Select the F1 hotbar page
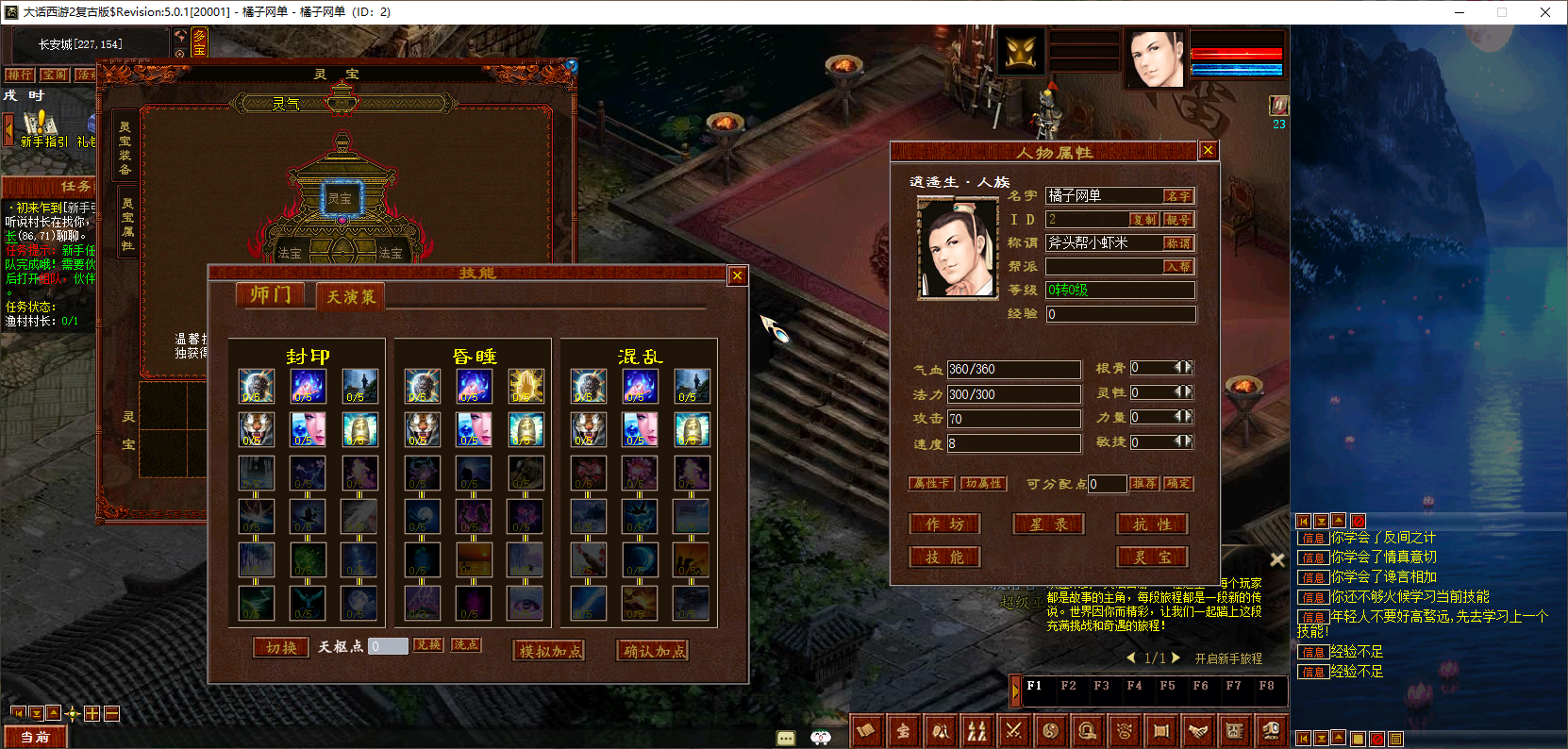 [1034, 686]
